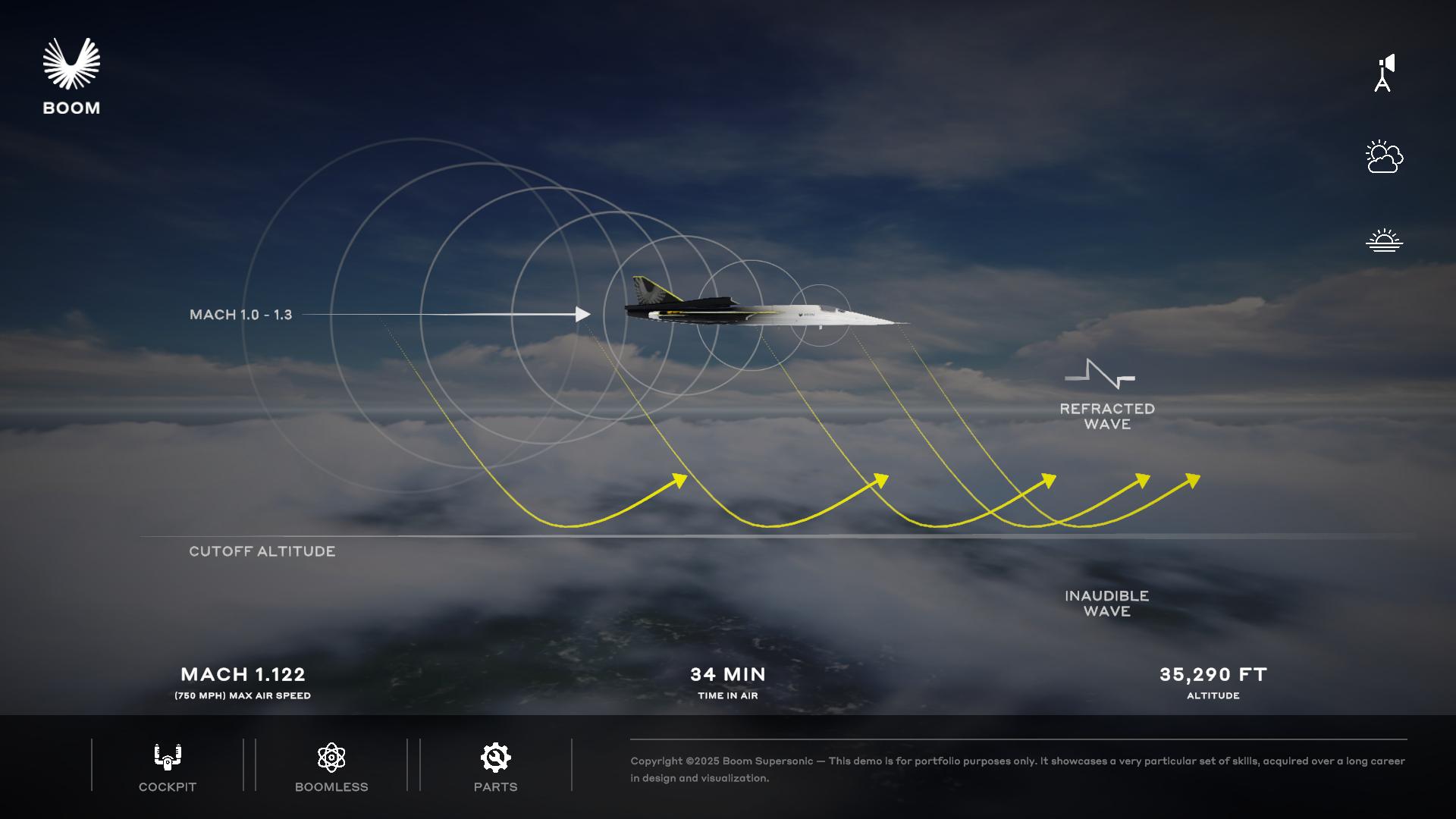Click the Boom logo
Screen dimensions: 1456x819
[71, 77]
